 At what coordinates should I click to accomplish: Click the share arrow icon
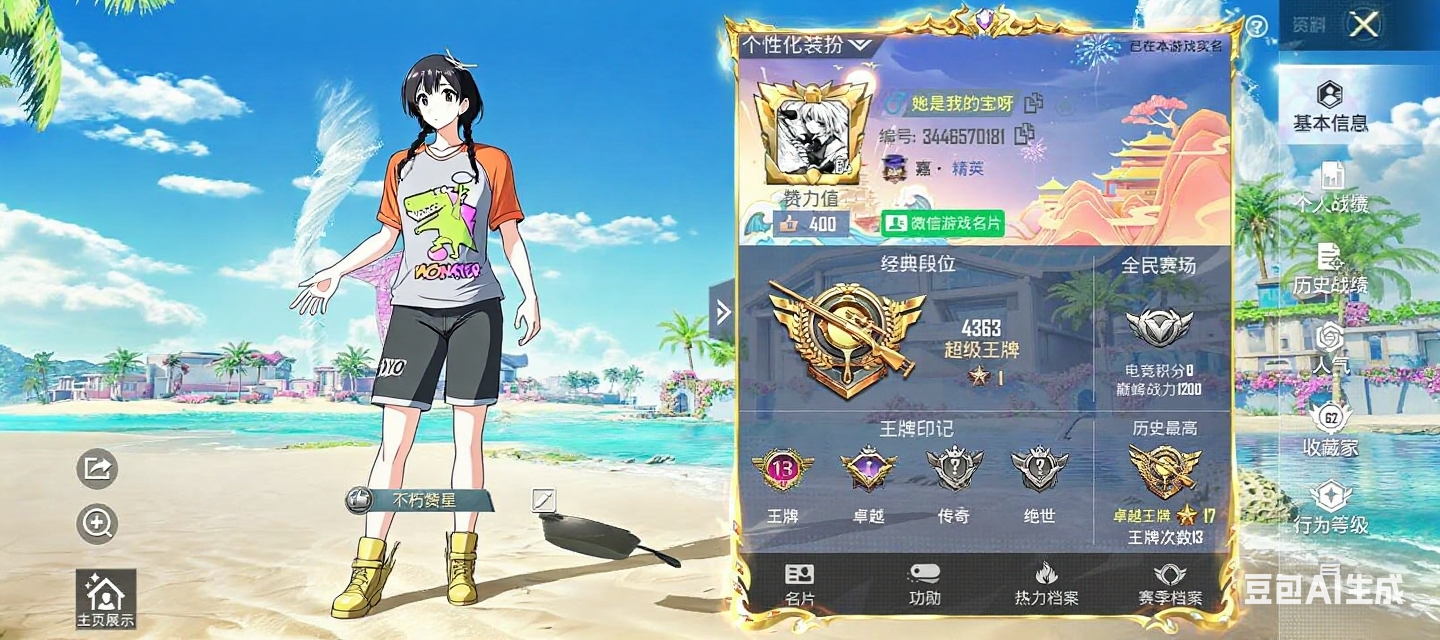[x=97, y=468]
